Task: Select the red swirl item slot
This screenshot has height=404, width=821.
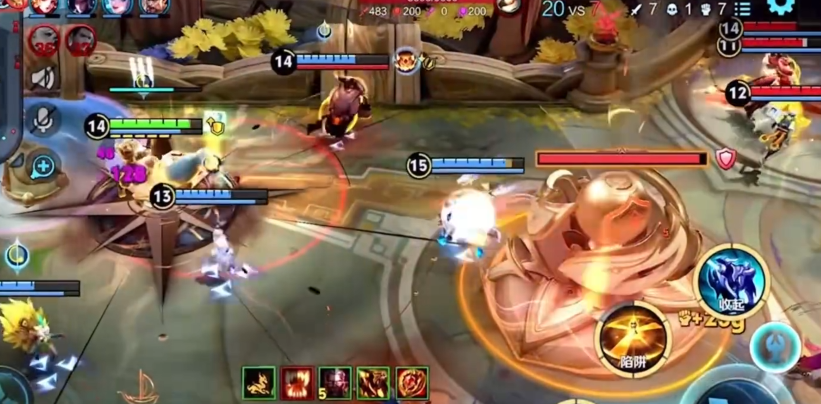Action: coord(412,383)
